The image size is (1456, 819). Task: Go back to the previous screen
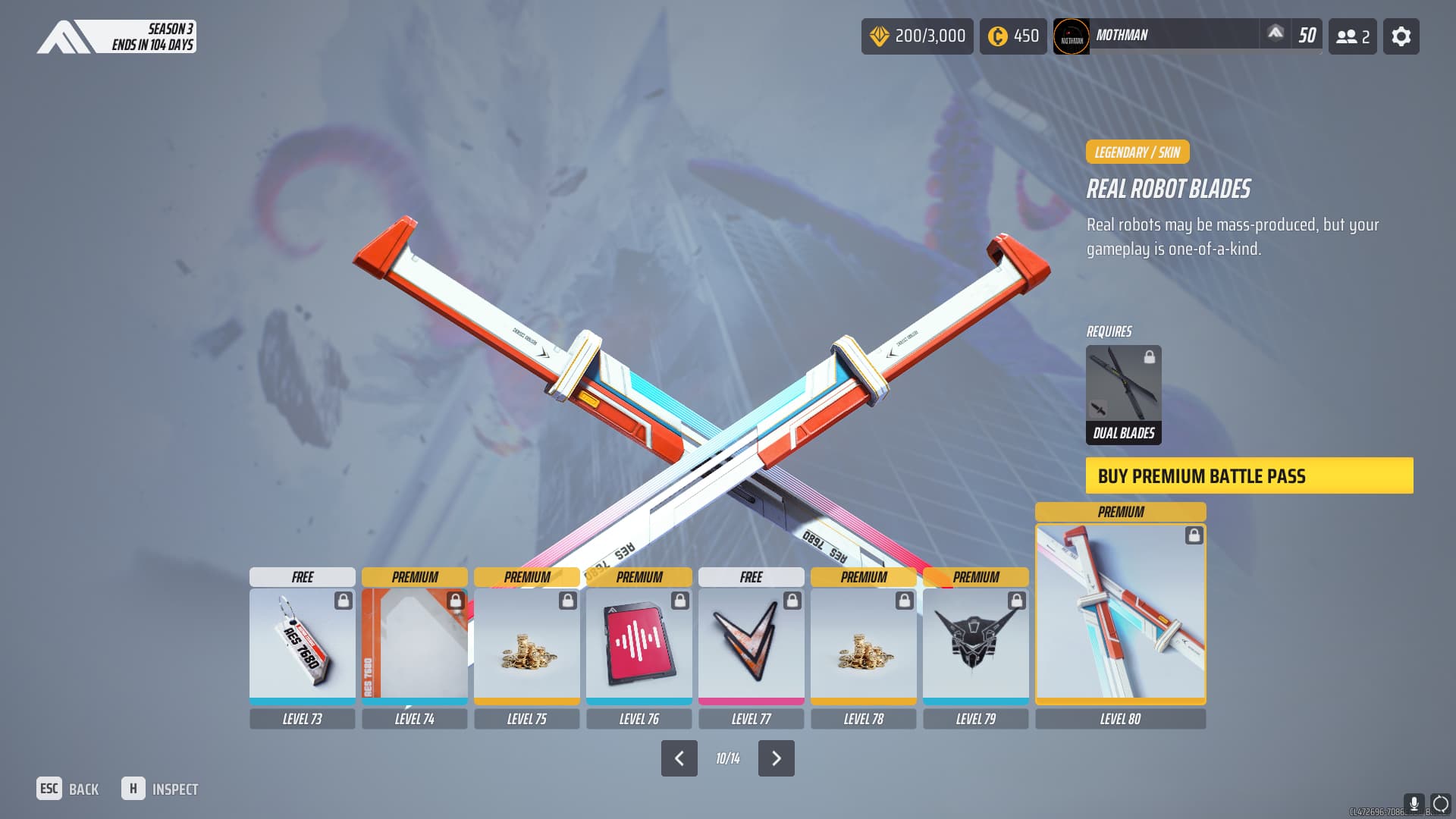[x=67, y=789]
